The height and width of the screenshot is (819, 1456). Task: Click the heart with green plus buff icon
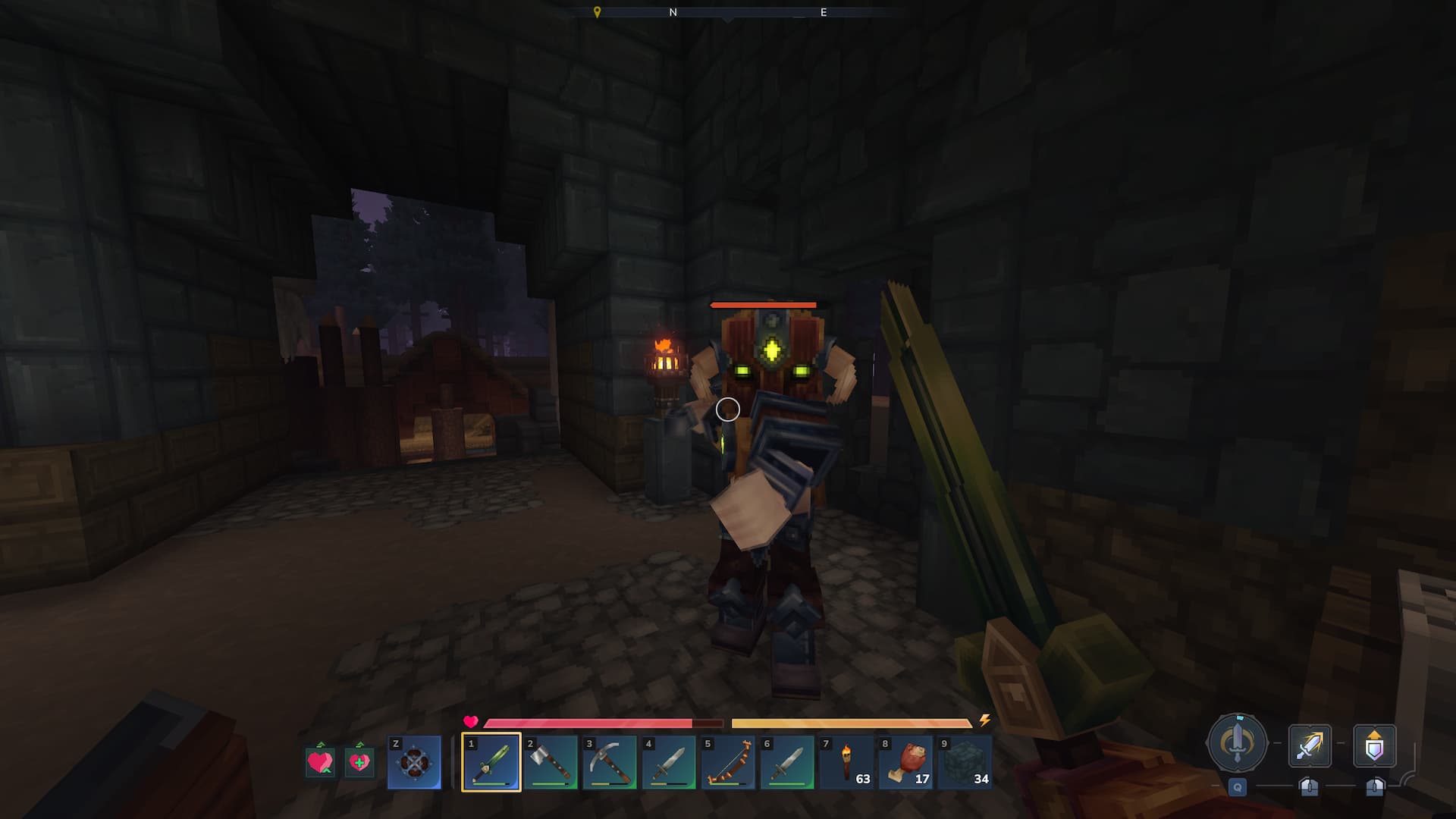pos(359,761)
